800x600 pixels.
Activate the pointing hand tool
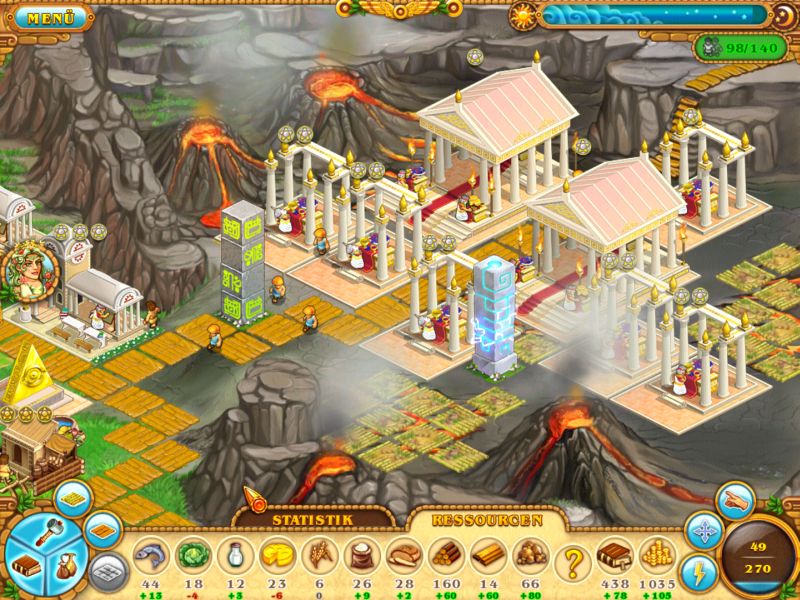click(x=735, y=498)
